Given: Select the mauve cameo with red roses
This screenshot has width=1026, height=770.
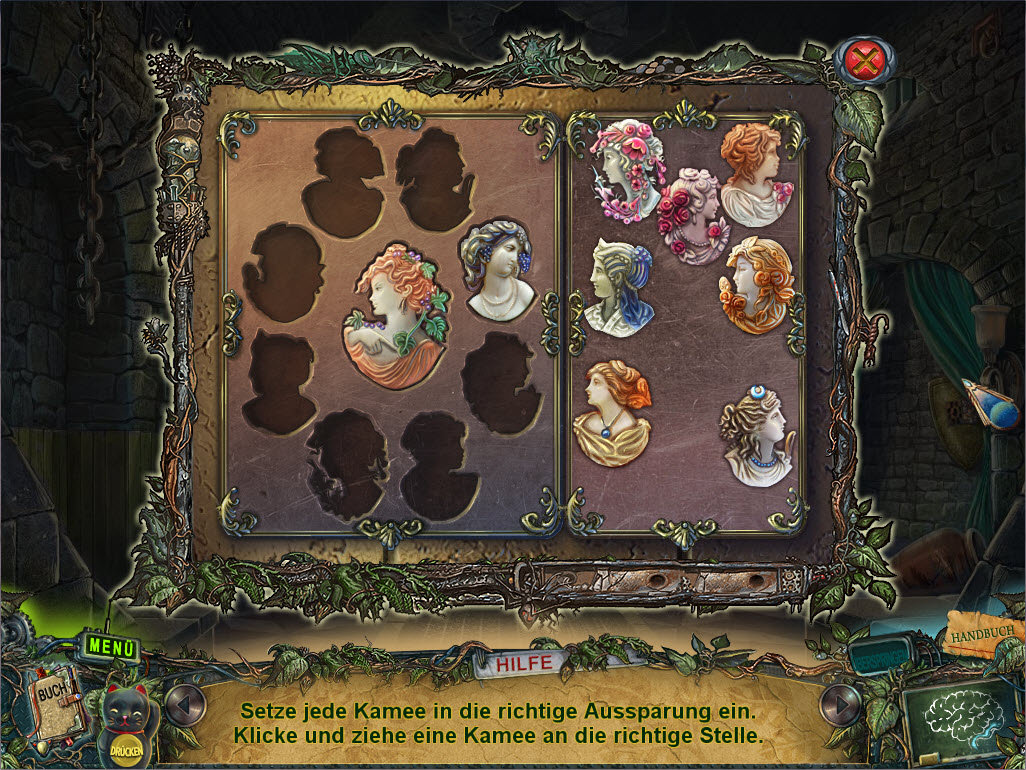Looking at the screenshot, I should (x=694, y=215).
